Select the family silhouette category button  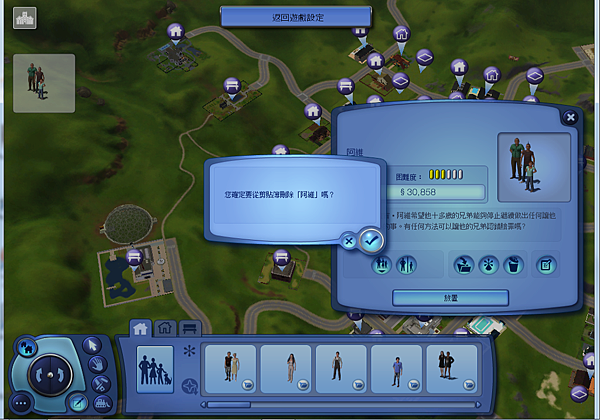pos(155,368)
